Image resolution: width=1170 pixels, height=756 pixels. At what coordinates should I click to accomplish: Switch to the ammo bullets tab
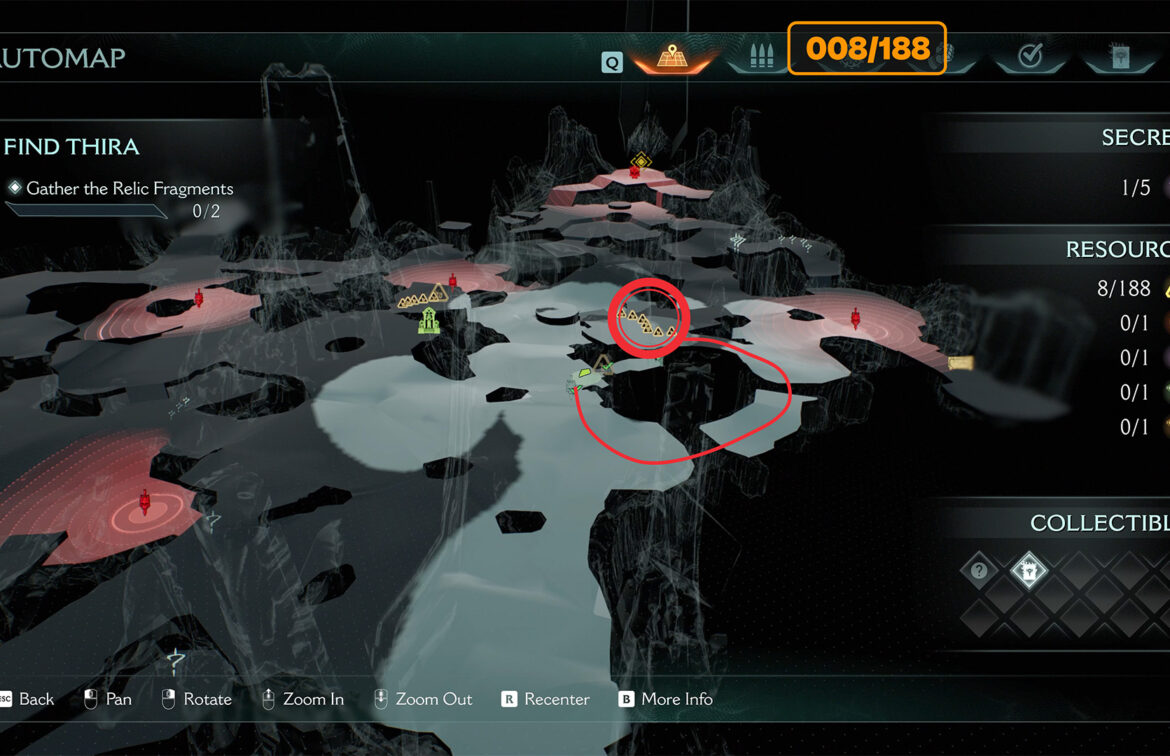tap(757, 56)
